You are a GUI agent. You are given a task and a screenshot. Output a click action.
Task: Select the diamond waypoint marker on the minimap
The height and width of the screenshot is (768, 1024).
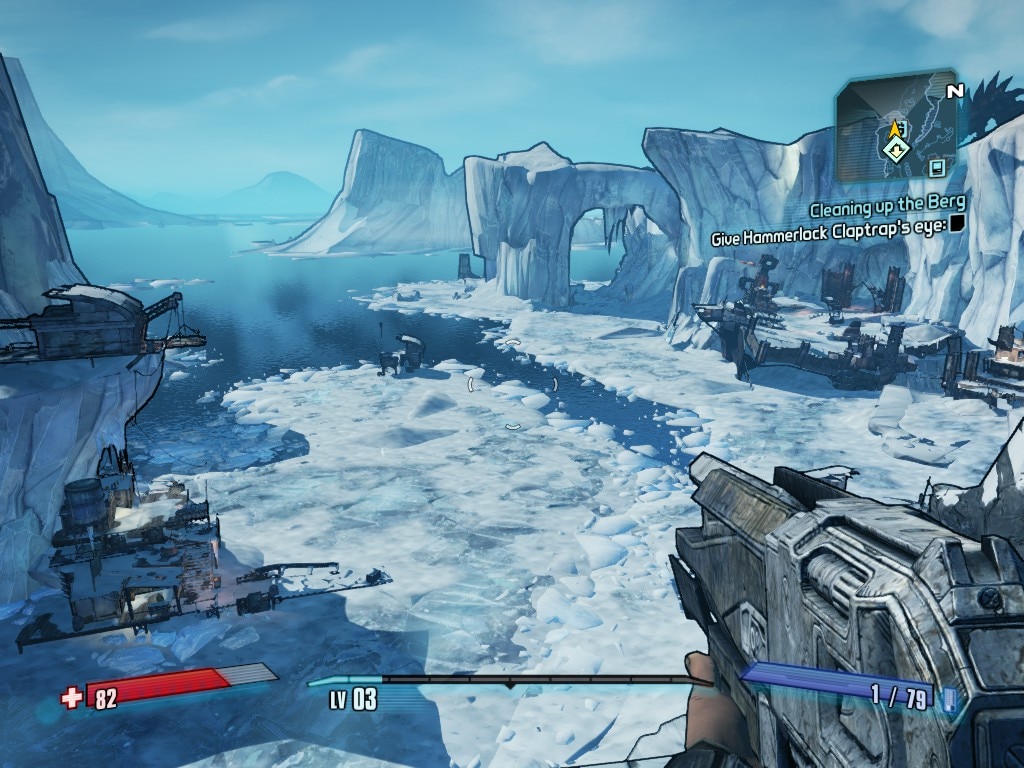(896, 151)
